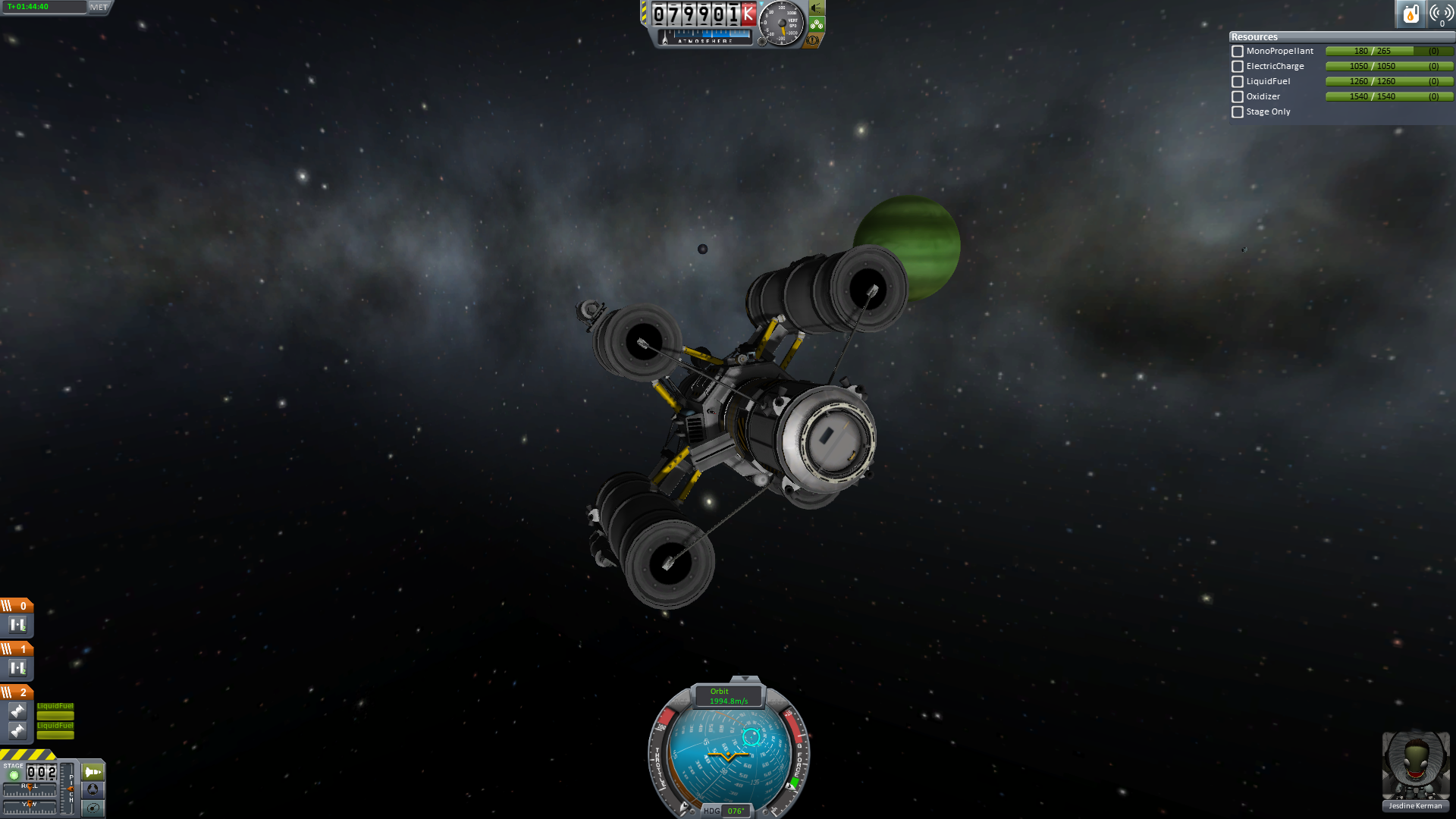Enable the Stage Only option
This screenshot has width=1456, height=819.
click(x=1238, y=112)
